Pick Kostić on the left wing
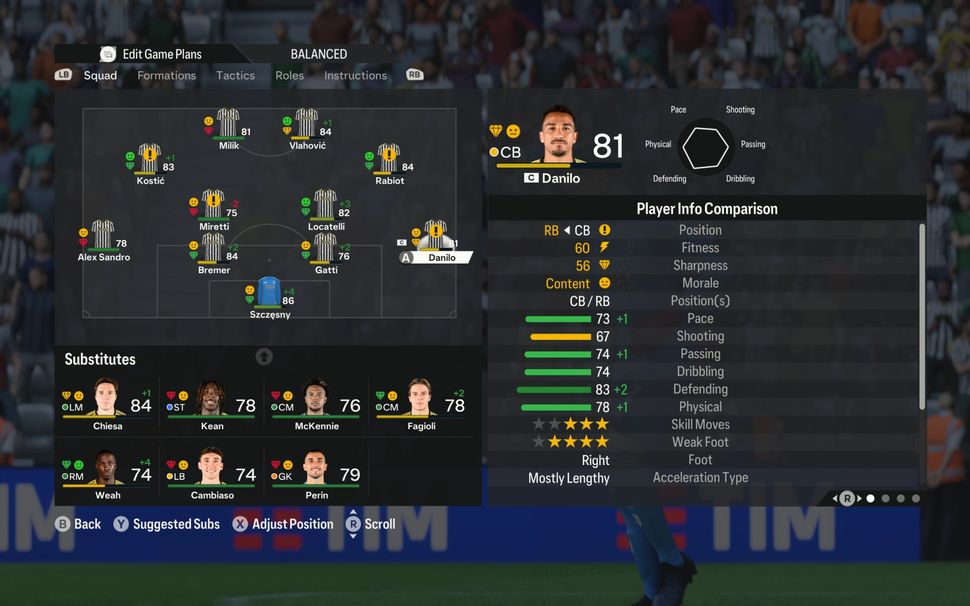 (150, 160)
